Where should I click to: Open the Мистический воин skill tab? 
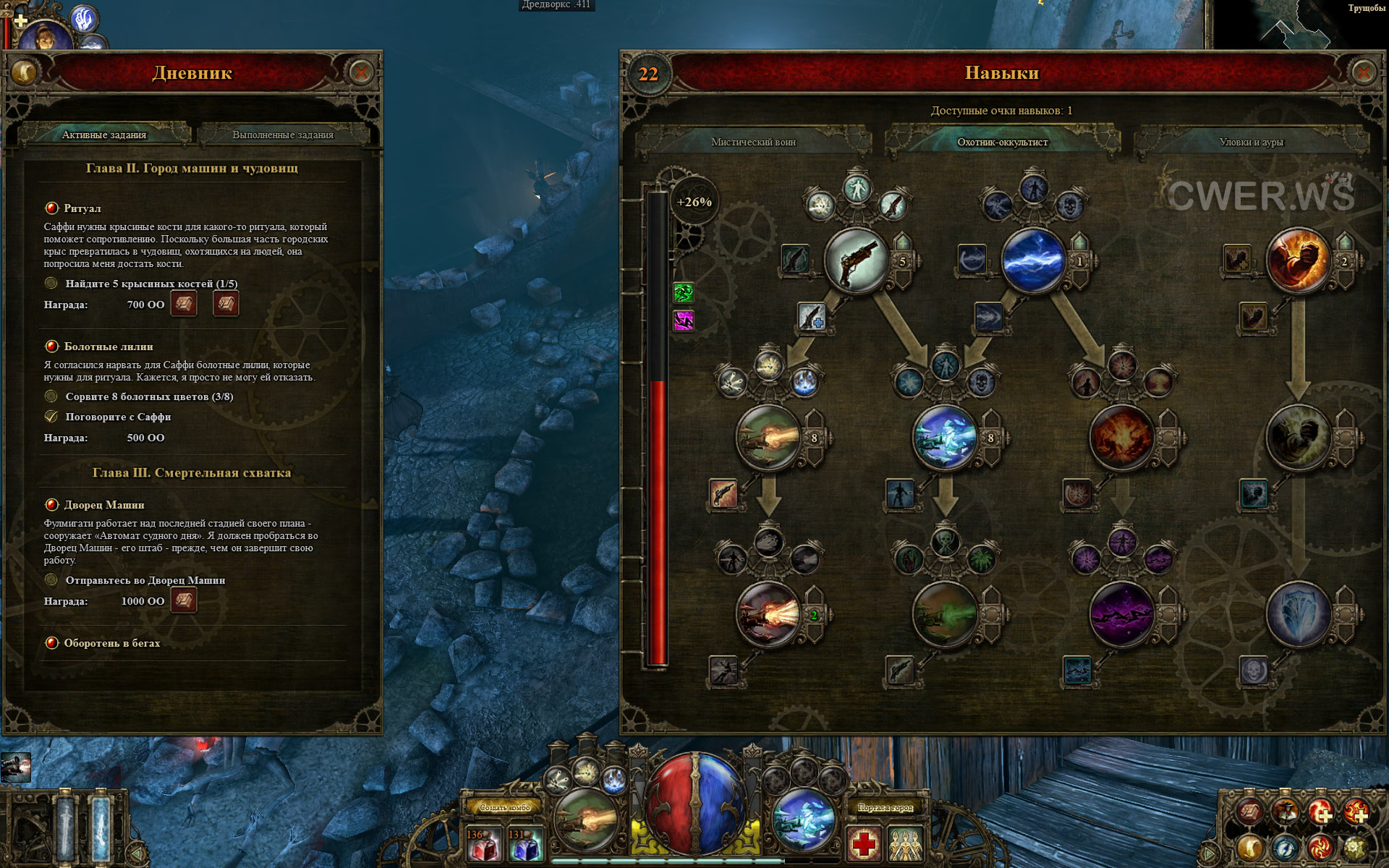coord(753,142)
